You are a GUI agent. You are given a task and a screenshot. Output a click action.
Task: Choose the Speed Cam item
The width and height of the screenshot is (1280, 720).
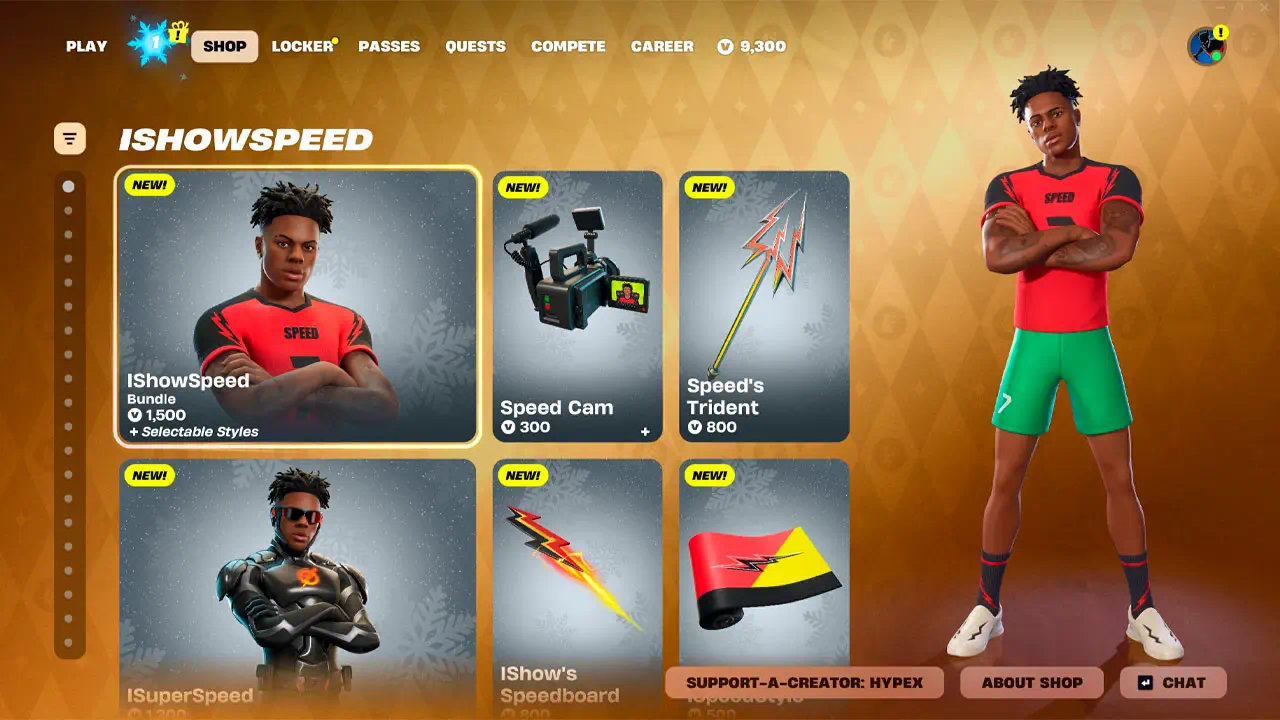pyautogui.click(x=577, y=305)
